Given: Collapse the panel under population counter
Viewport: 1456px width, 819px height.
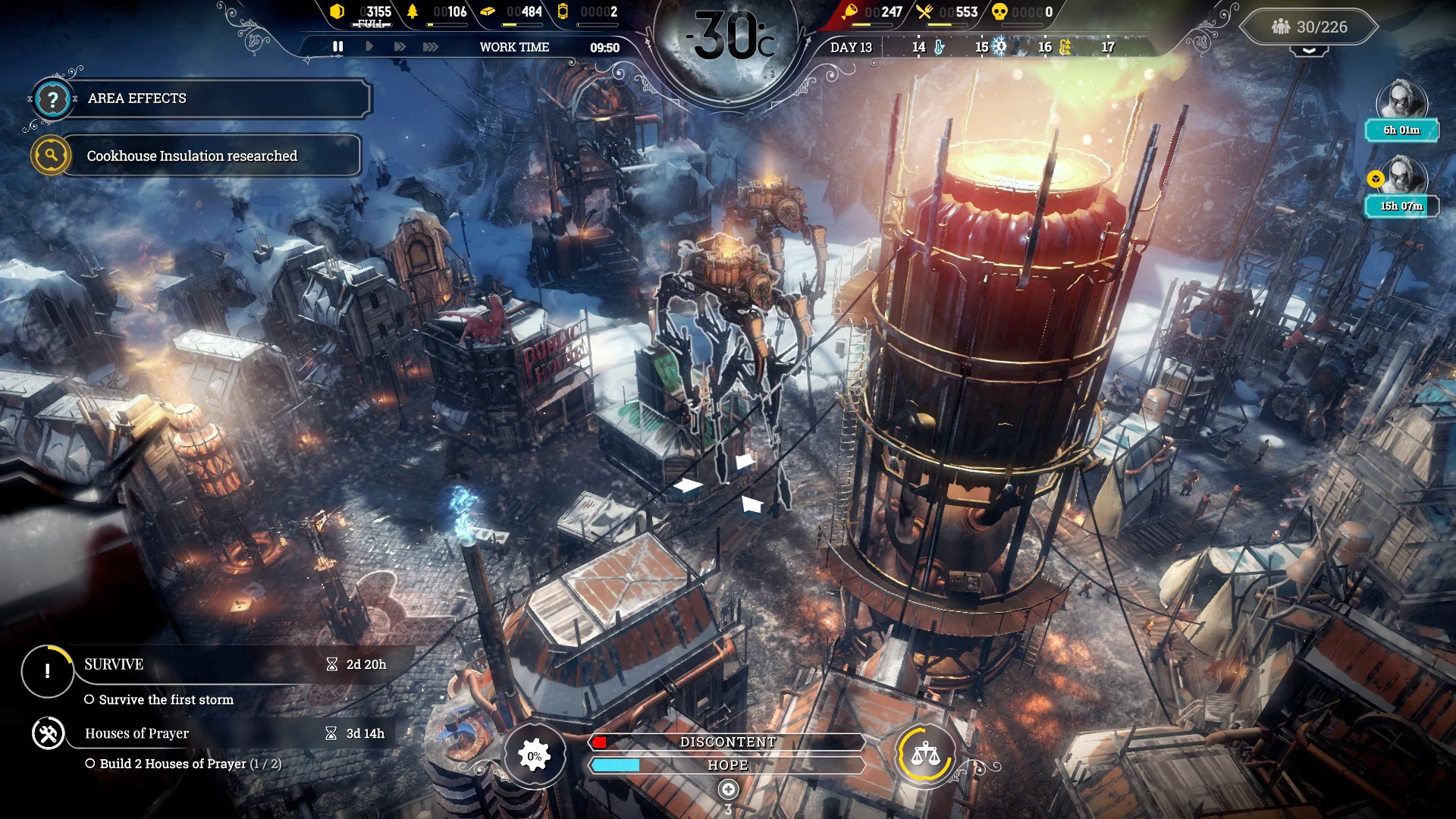Looking at the screenshot, I should point(1308,50).
